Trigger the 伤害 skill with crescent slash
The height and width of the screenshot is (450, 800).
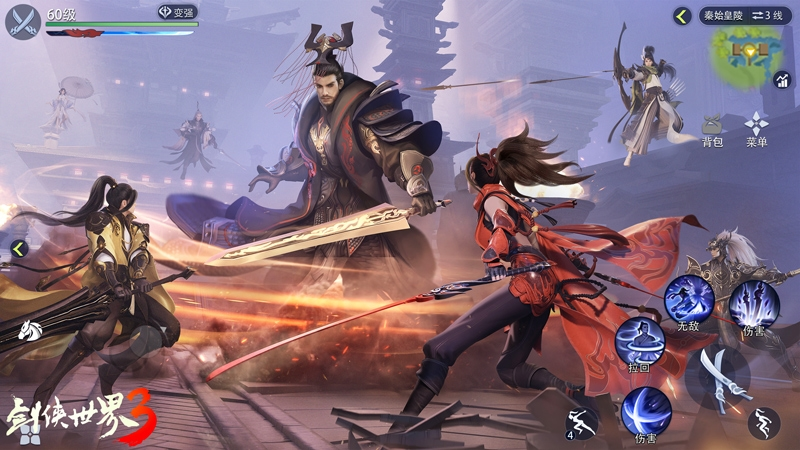[x=646, y=411]
